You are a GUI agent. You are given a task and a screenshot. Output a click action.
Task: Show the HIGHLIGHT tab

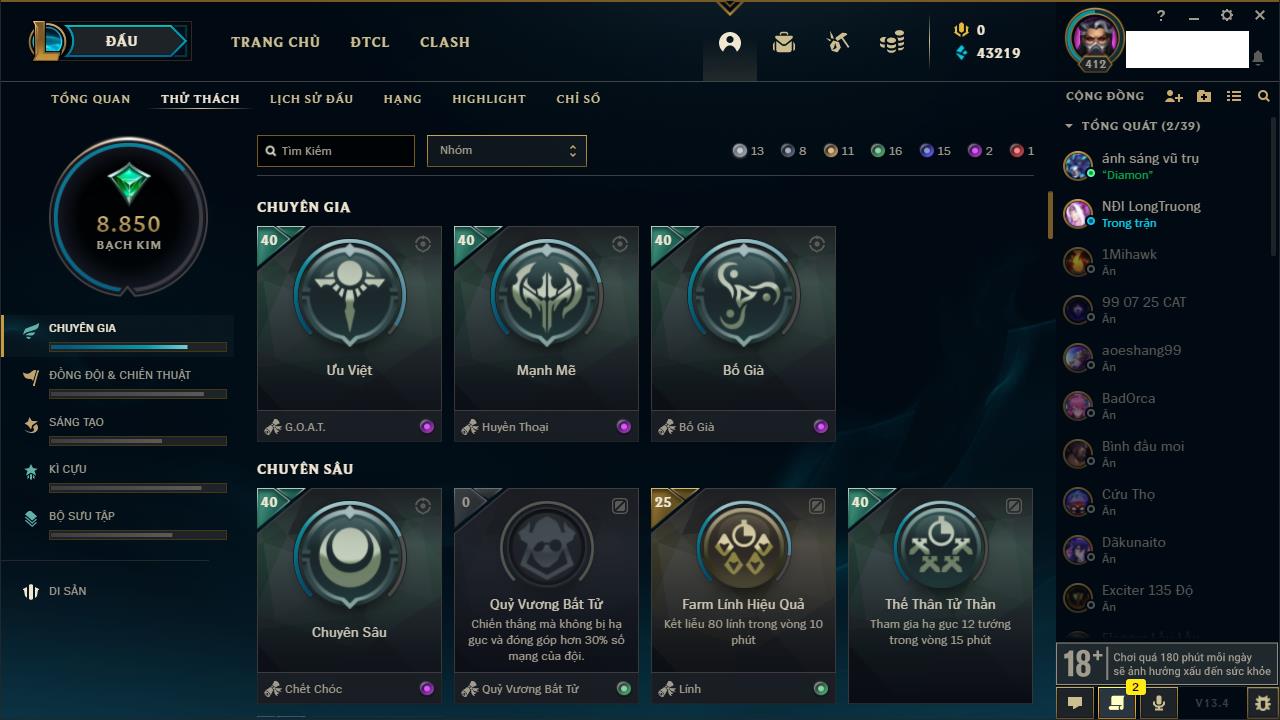(x=489, y=99)
